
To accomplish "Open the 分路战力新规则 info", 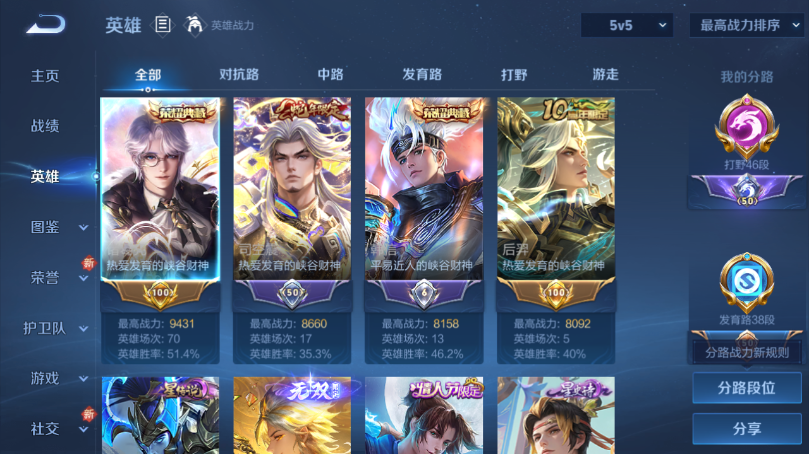I will [746, 352].
